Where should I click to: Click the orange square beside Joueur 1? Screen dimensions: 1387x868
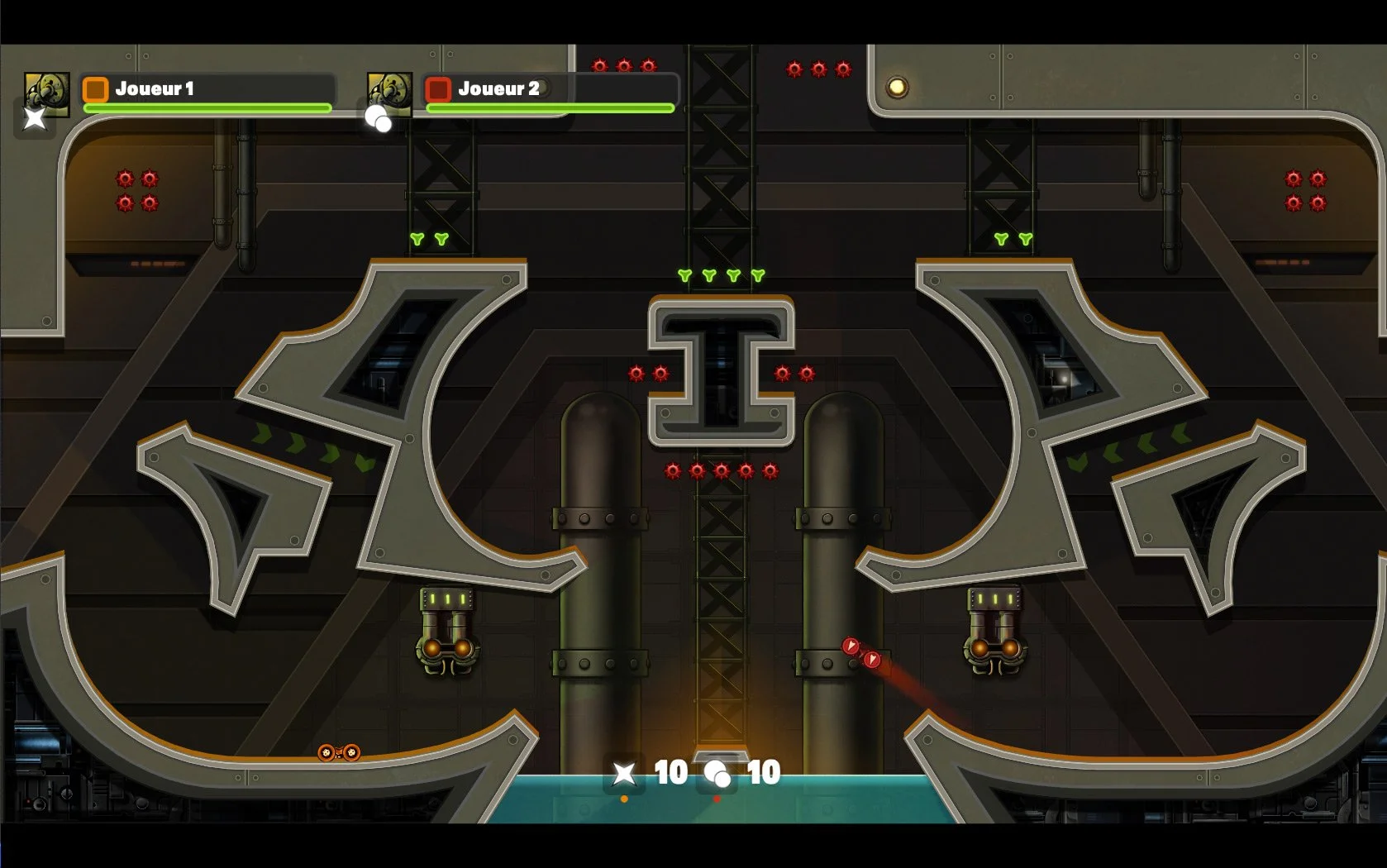click(x=96, y=88)
